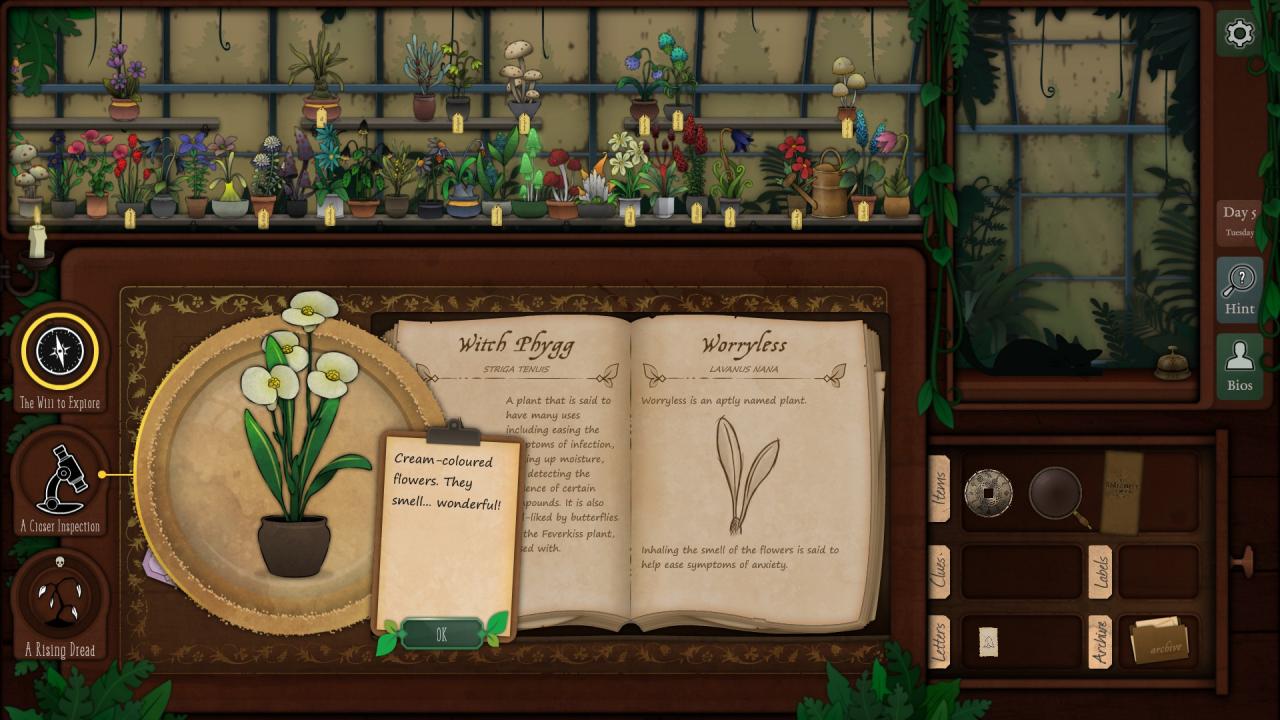The image size is (1280, 720).
Task: Open the Bios panel
Action: coord(1239,366)
